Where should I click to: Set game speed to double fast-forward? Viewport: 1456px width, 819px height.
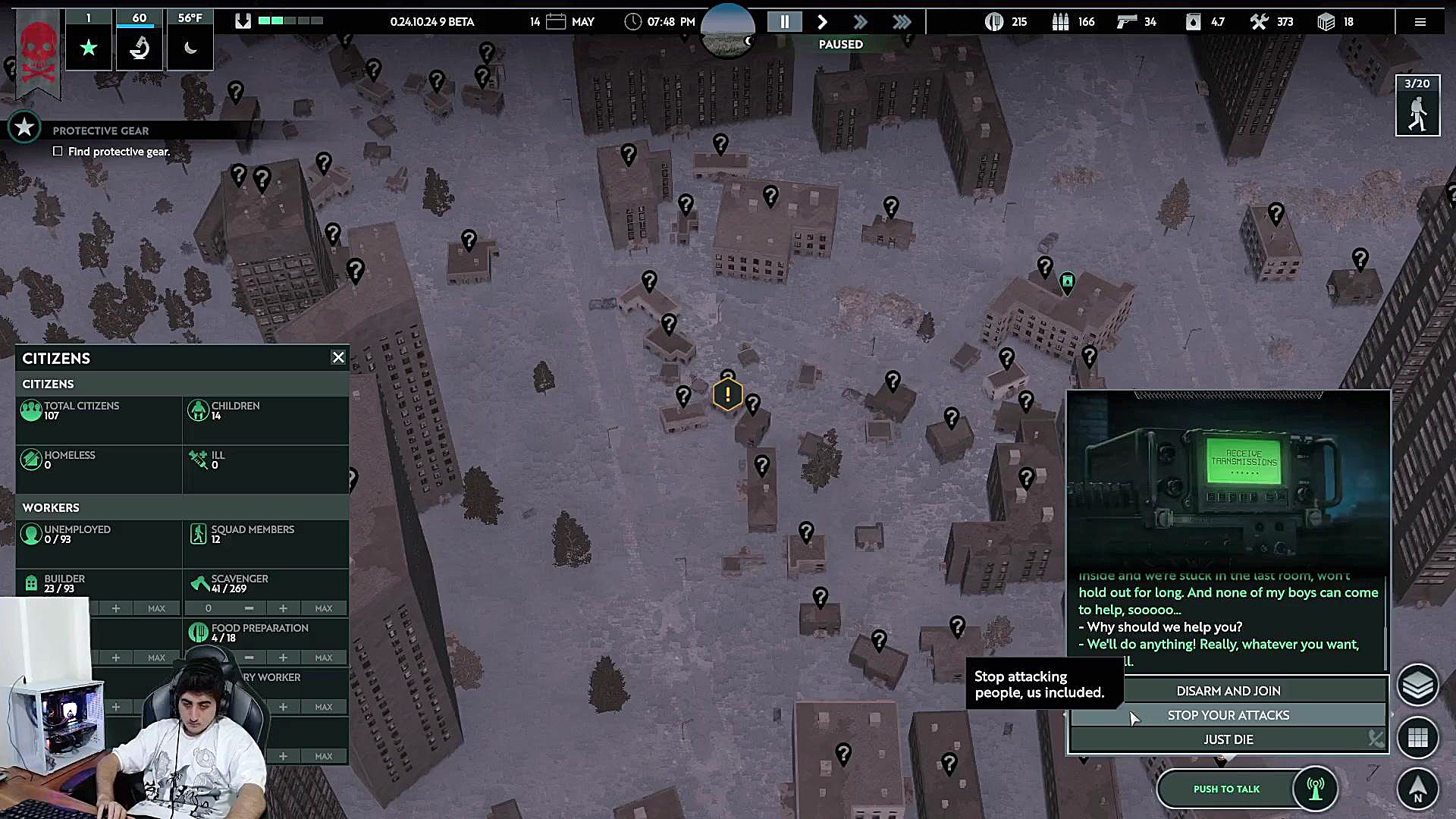pos(860,22)
